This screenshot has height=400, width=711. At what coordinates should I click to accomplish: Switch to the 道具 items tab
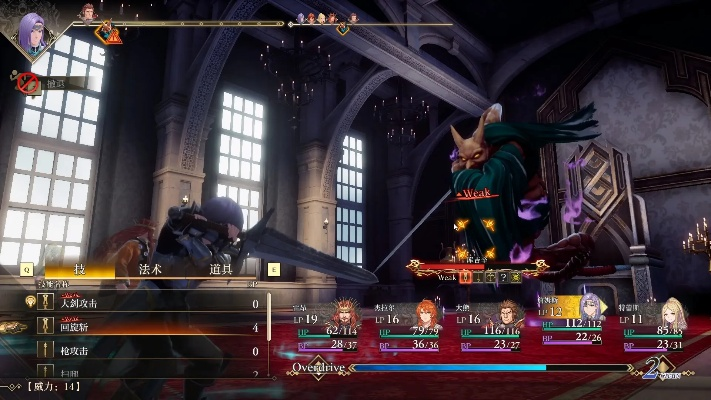221,269
